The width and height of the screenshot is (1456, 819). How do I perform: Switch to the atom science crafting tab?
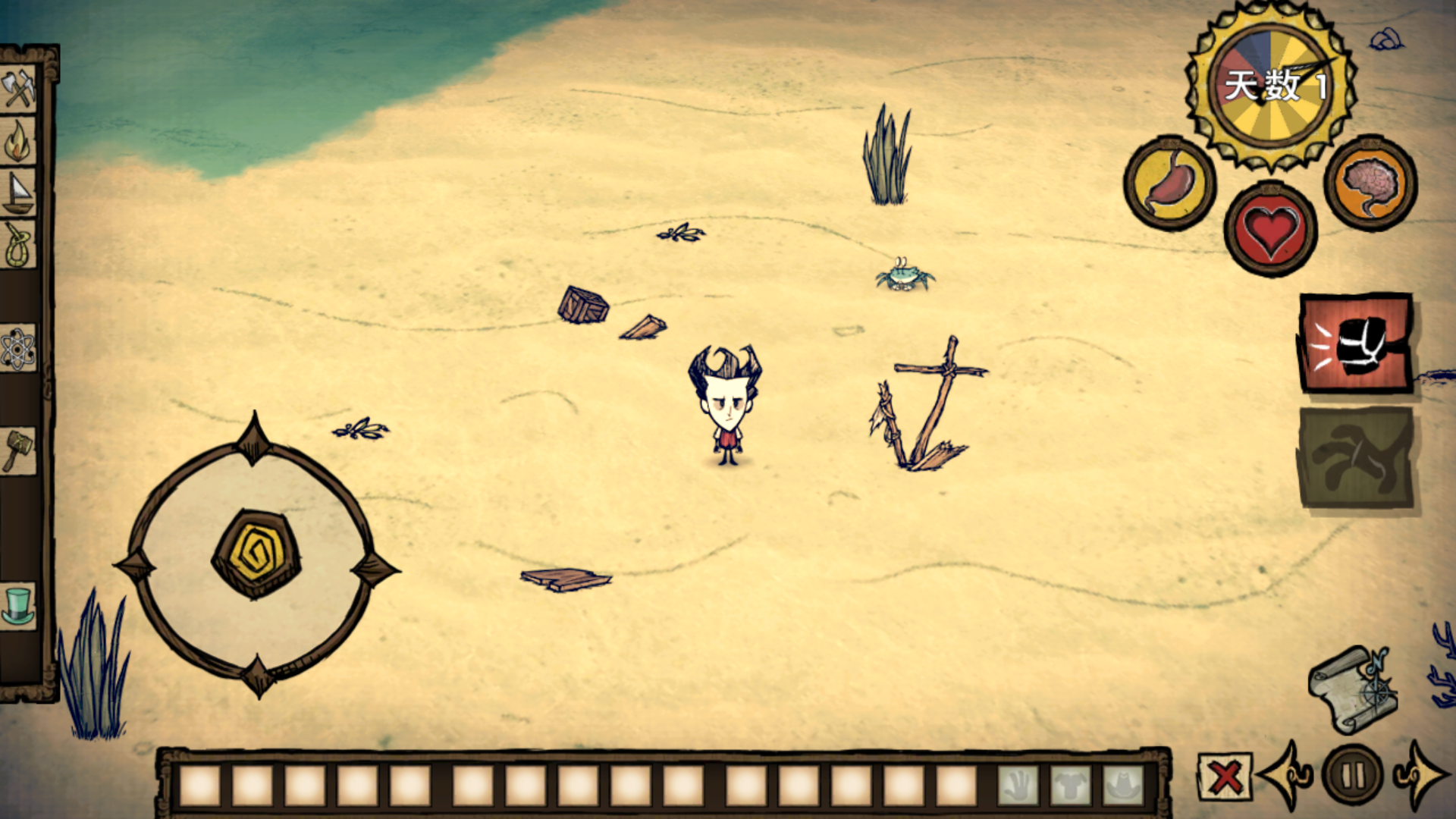(18, 349)
